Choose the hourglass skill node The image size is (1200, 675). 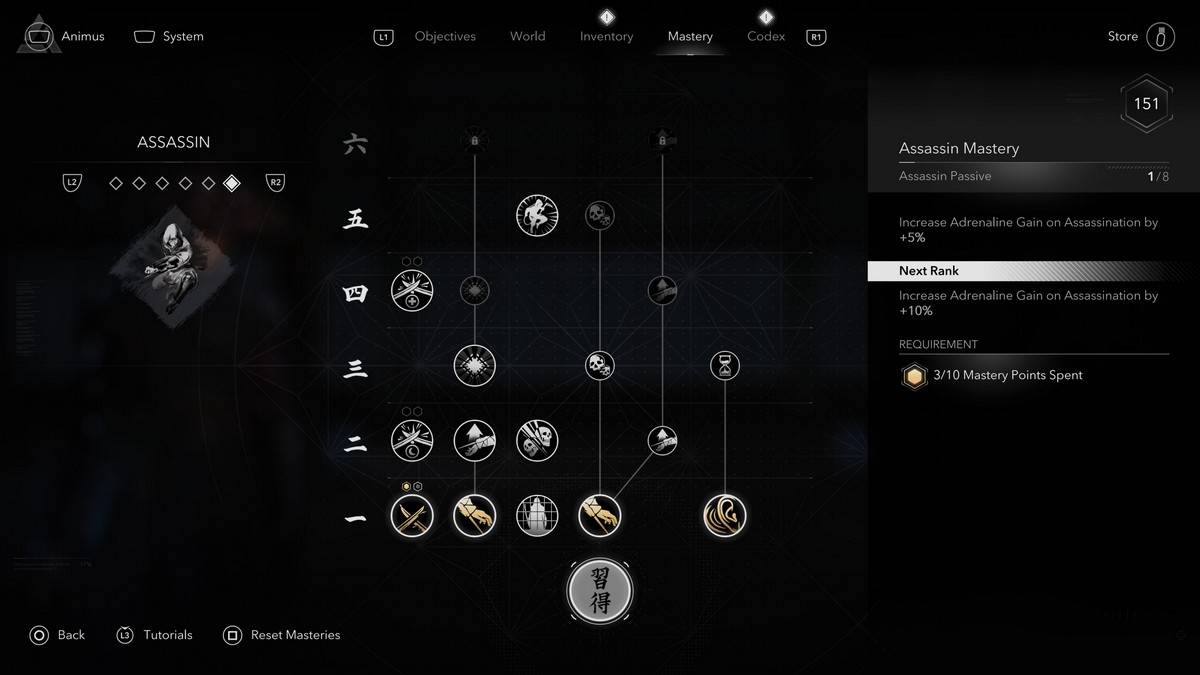point(725,365)
